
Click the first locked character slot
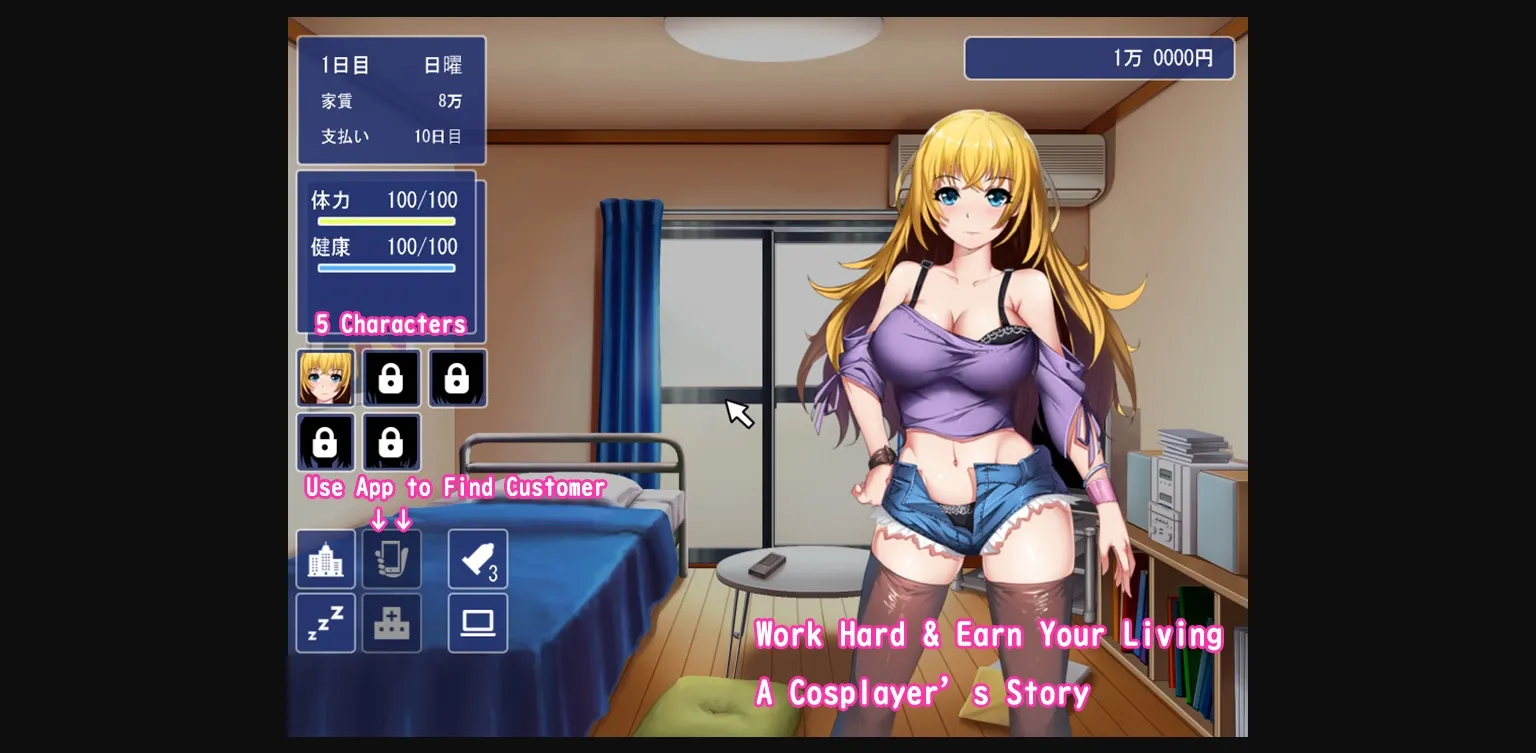click(x=391, y=378)
